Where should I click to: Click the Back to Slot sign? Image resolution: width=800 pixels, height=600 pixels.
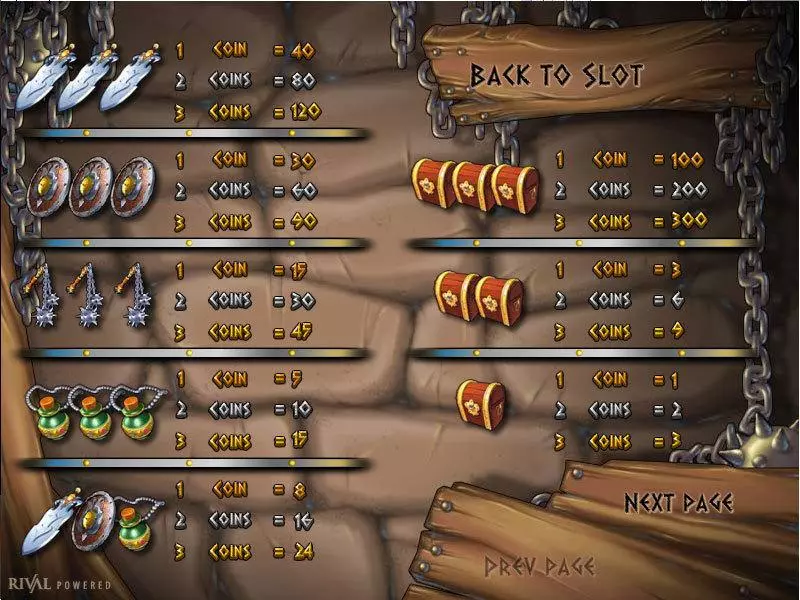(557, 75)
